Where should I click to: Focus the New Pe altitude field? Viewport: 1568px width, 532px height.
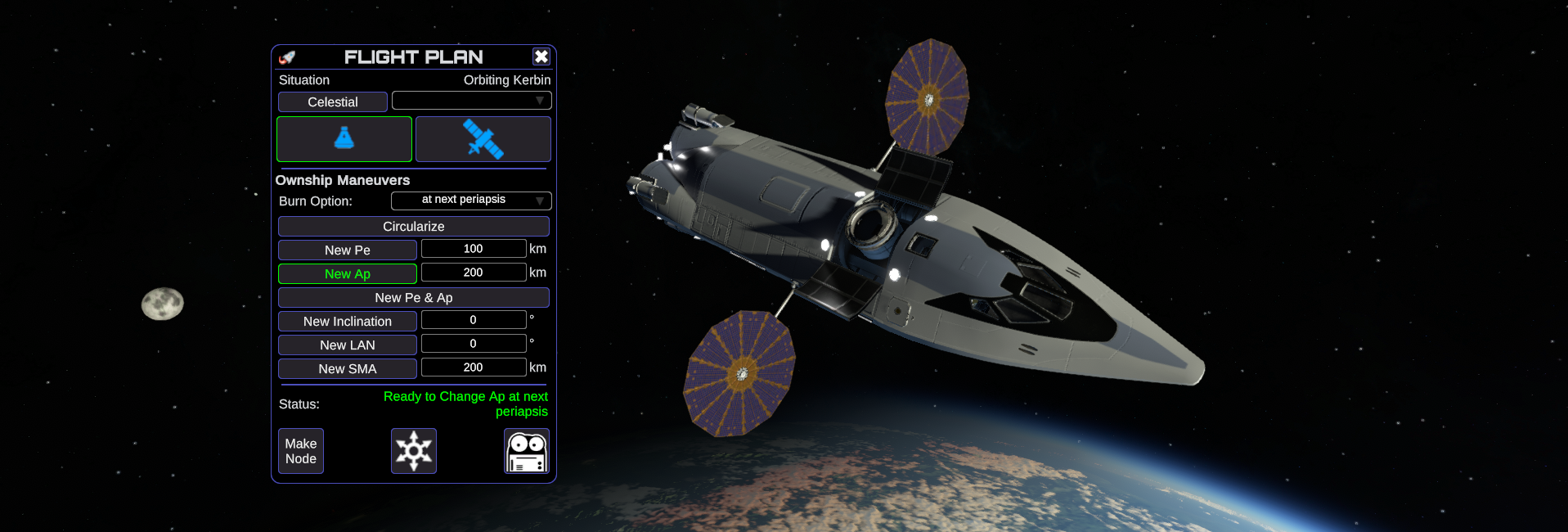473,249
